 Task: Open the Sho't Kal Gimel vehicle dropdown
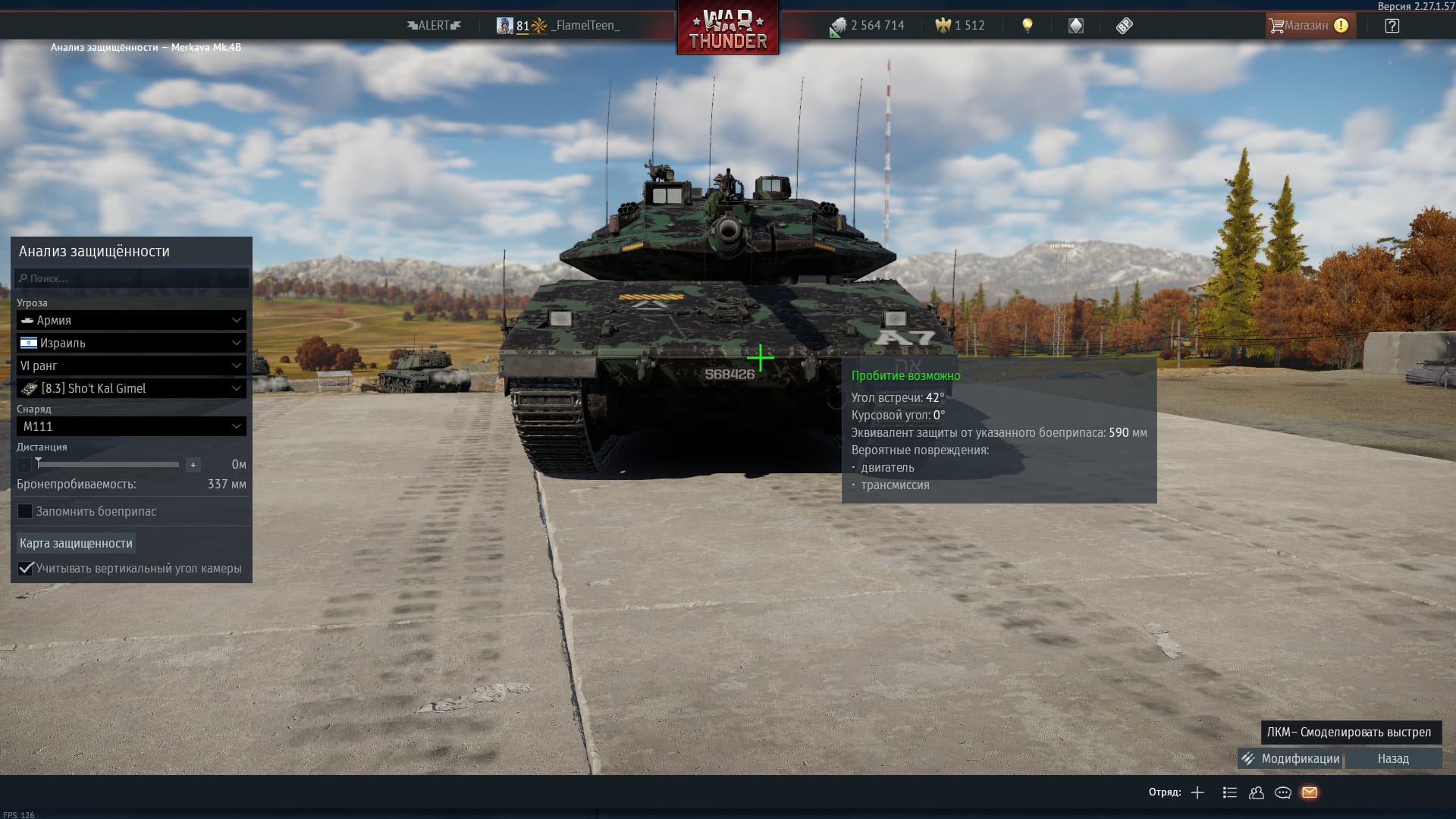[x=131, y=388]
